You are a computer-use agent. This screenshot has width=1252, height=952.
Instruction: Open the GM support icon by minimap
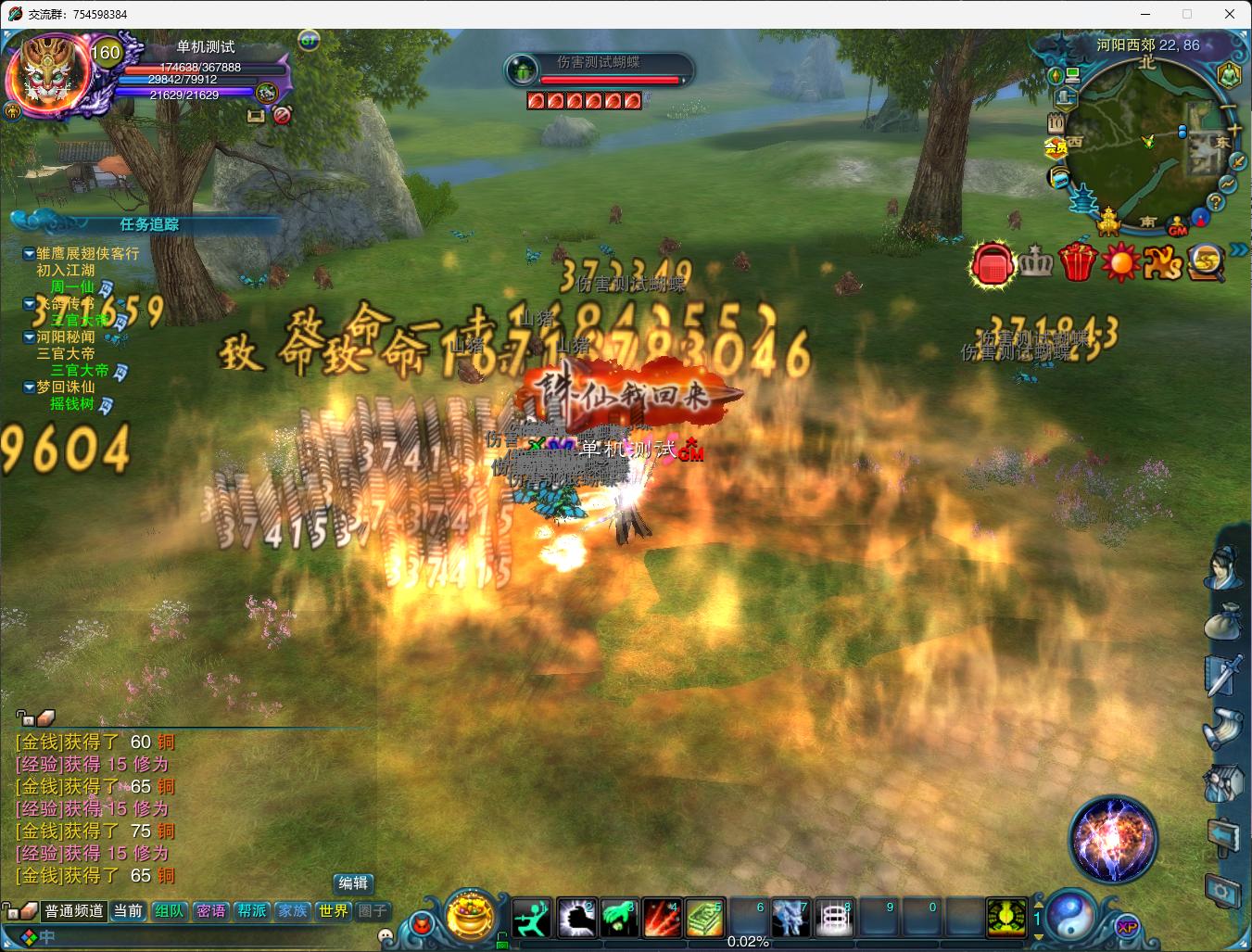[x=1177, y=227]
